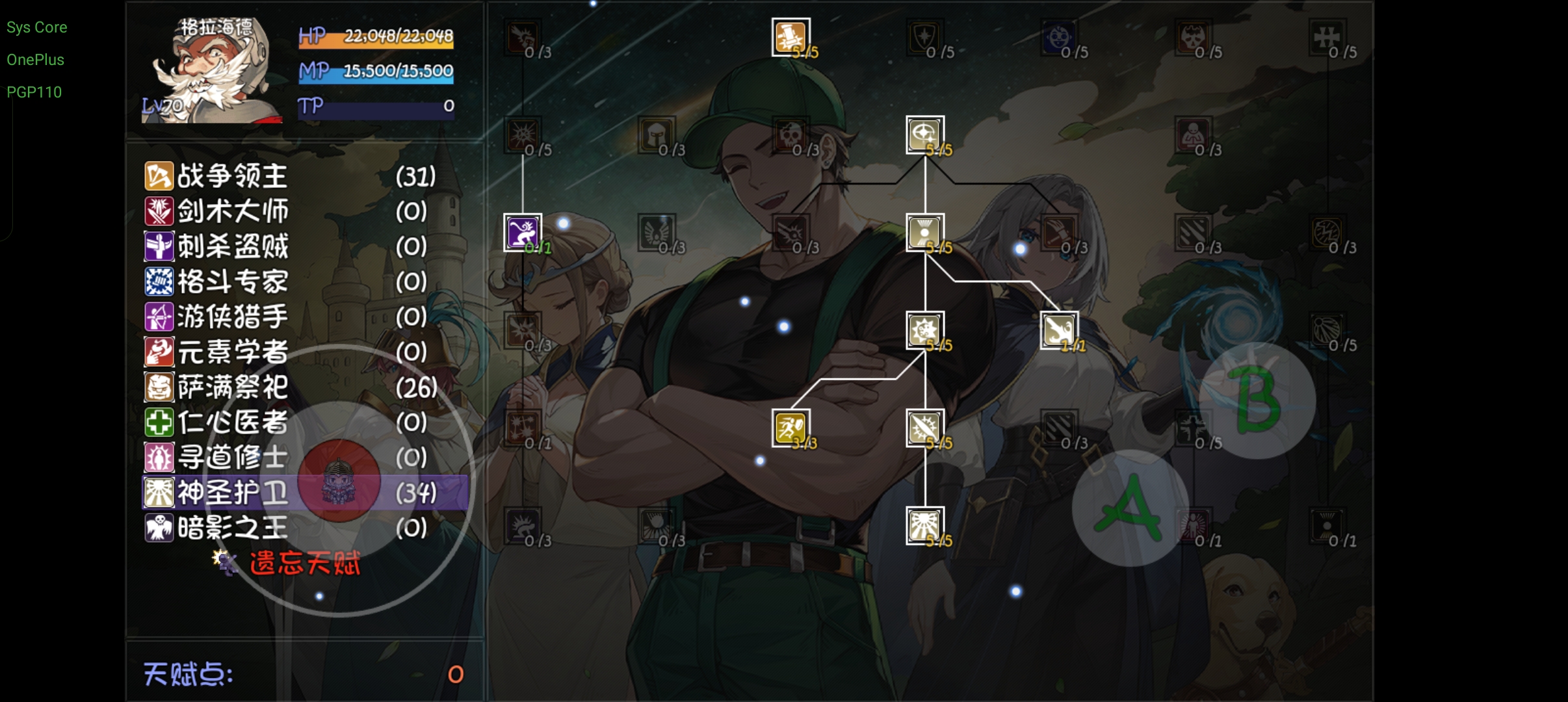Select the 1/1 talent node
The width and height of the screenshot is (1568, 702).
1059,330
